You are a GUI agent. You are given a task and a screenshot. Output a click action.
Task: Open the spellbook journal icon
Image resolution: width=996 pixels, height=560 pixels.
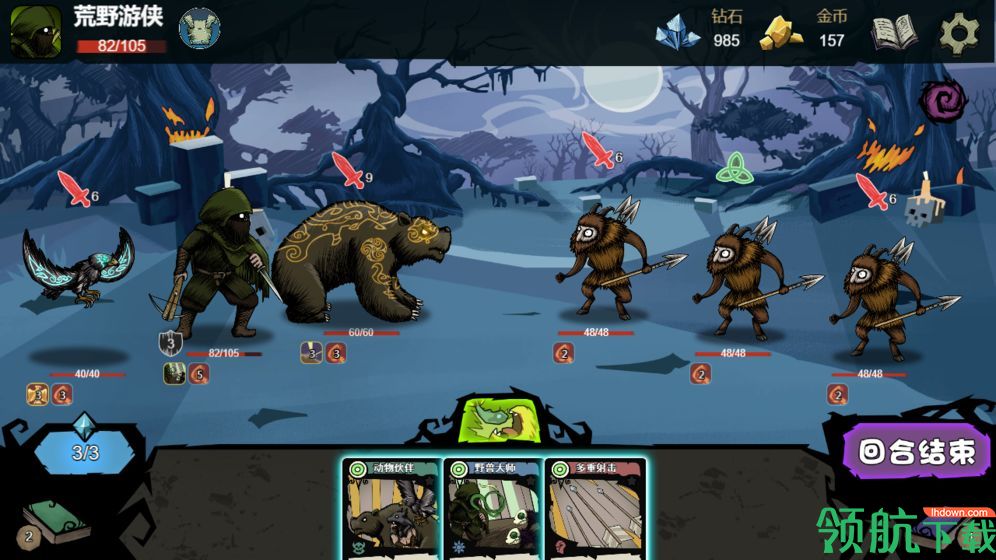893,33
